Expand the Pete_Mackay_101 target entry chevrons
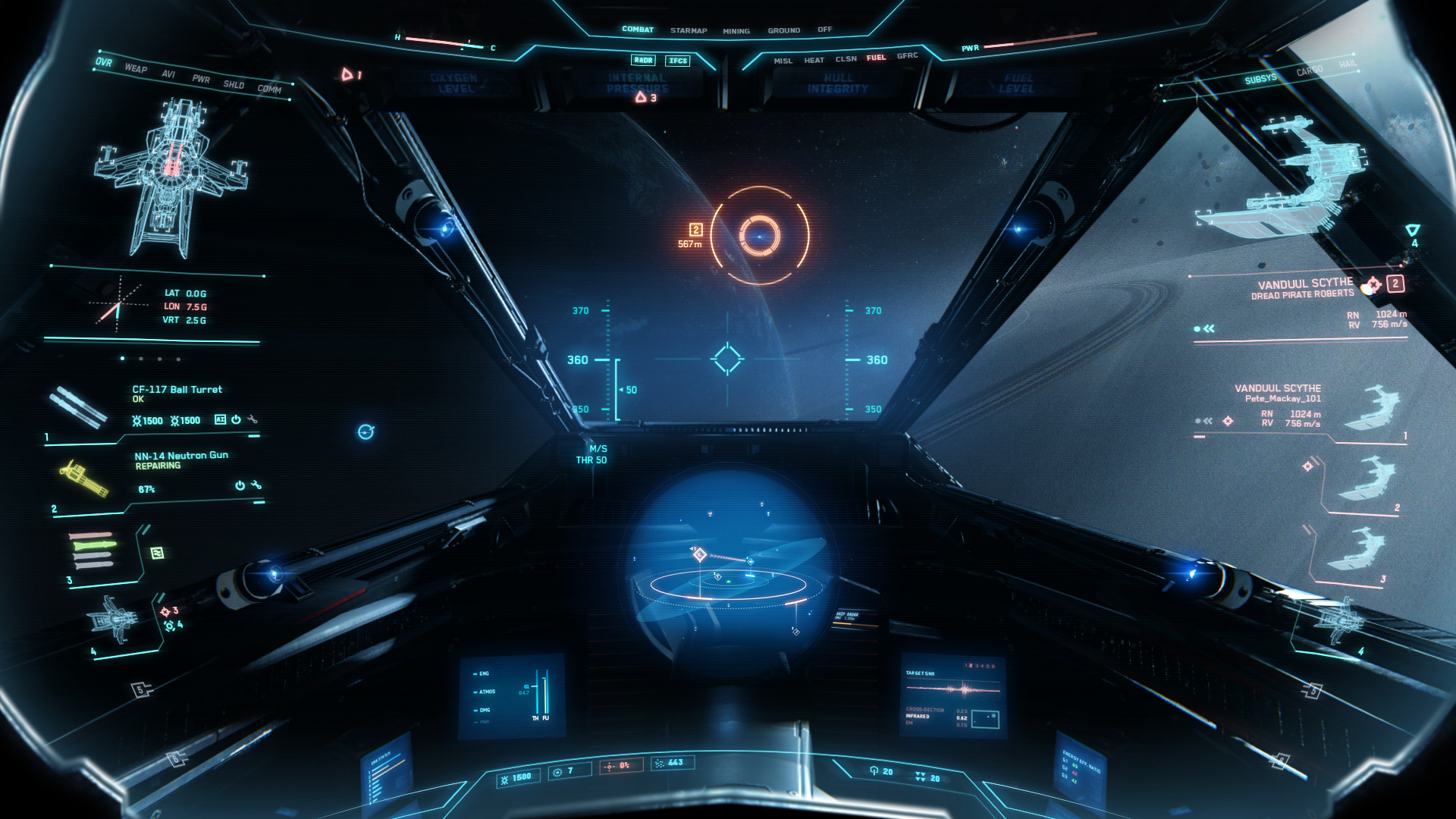The height and width of the screenshot is (819, 1456). pyautogui.click(x=1207, y=421)
